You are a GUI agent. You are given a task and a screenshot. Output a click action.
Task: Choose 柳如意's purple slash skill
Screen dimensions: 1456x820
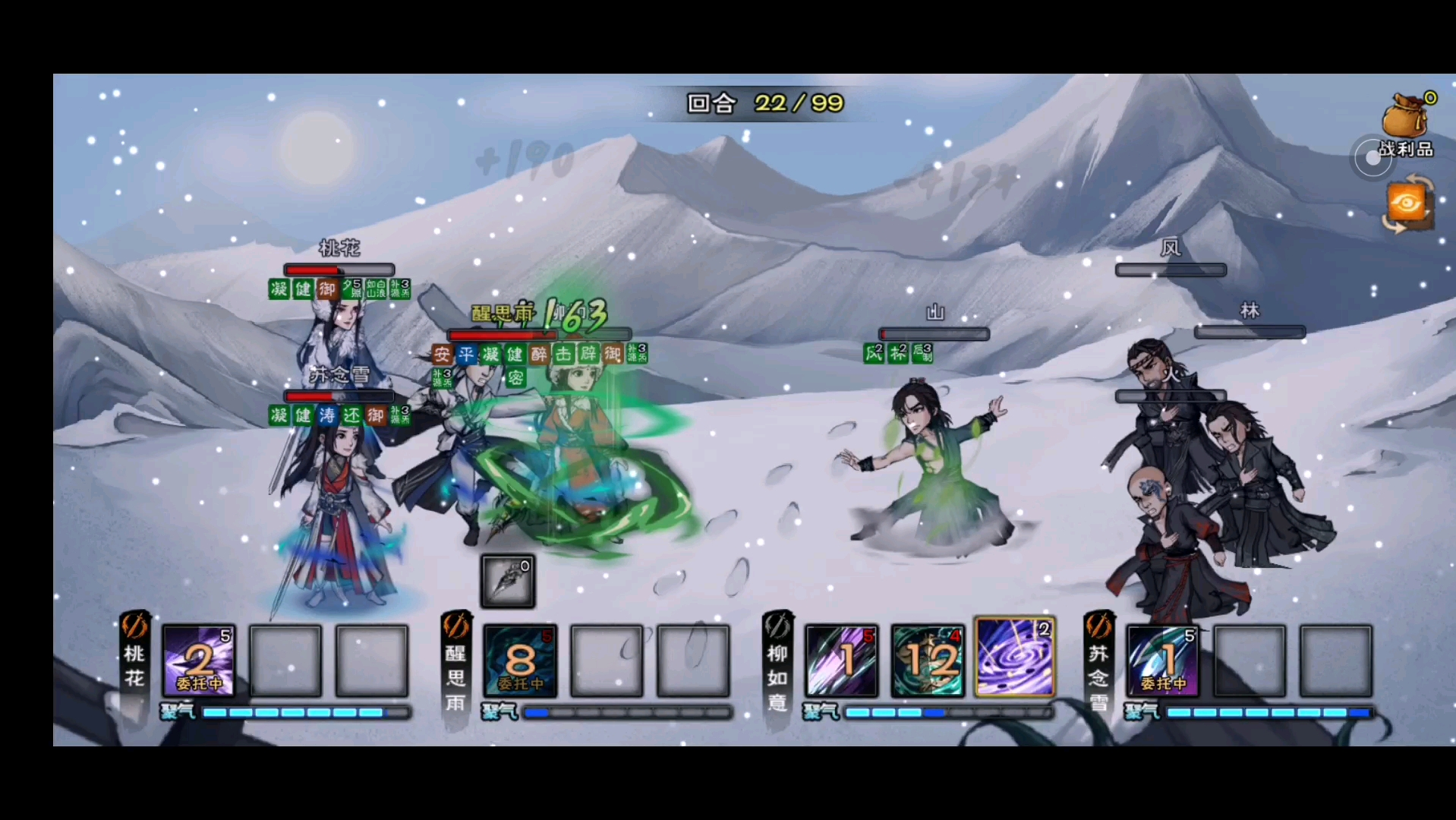coord(841,661)
